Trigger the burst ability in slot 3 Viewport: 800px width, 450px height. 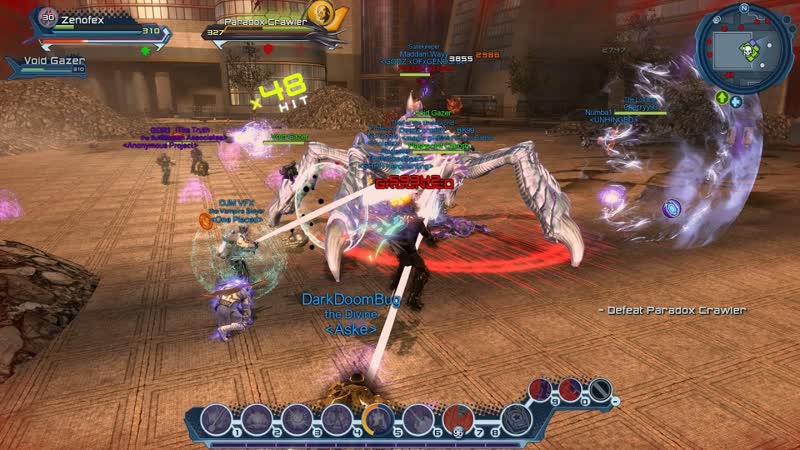[297, 417]
